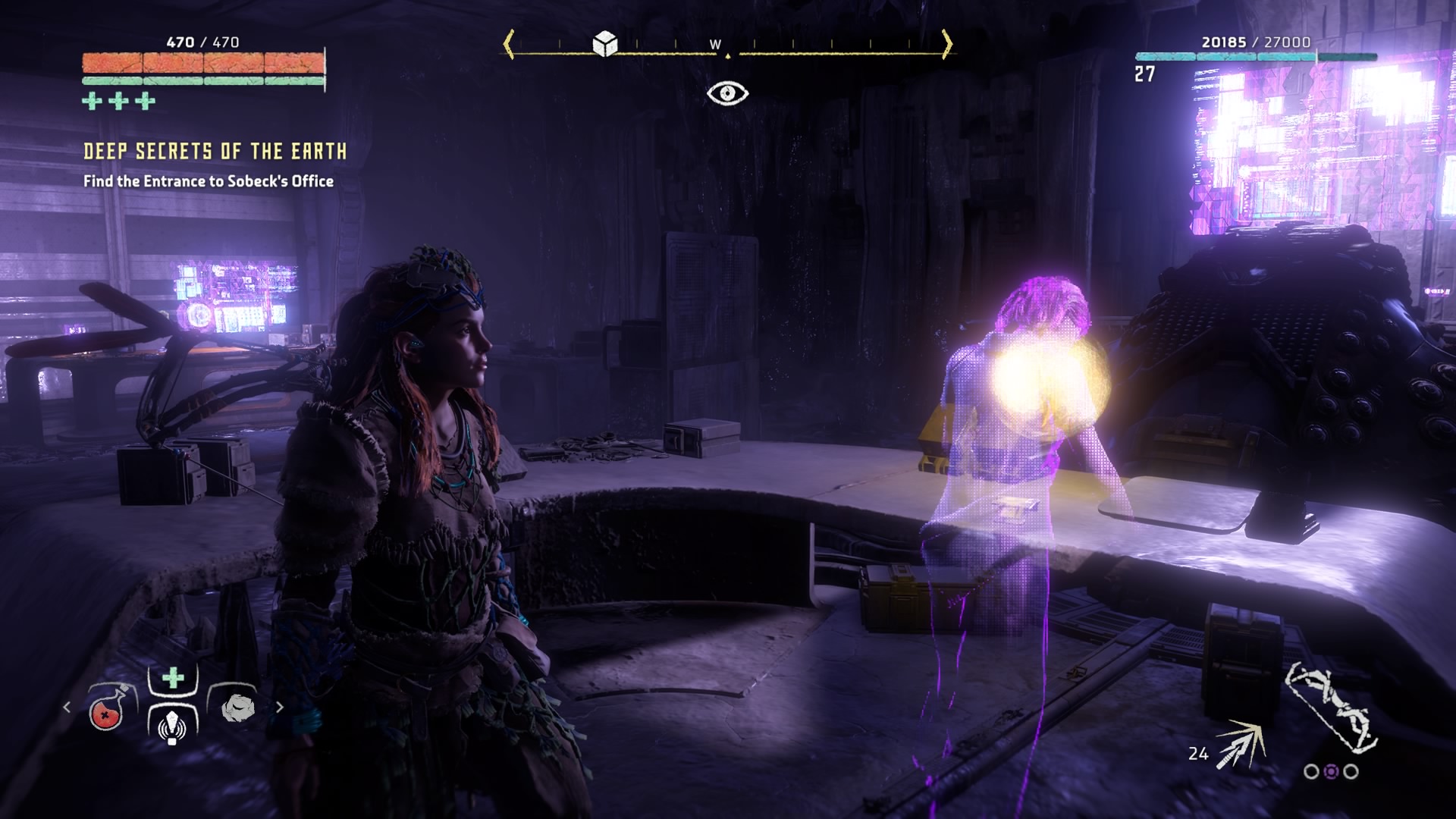
Task: Cycle items with the left arrow
Action: [67, 708]
